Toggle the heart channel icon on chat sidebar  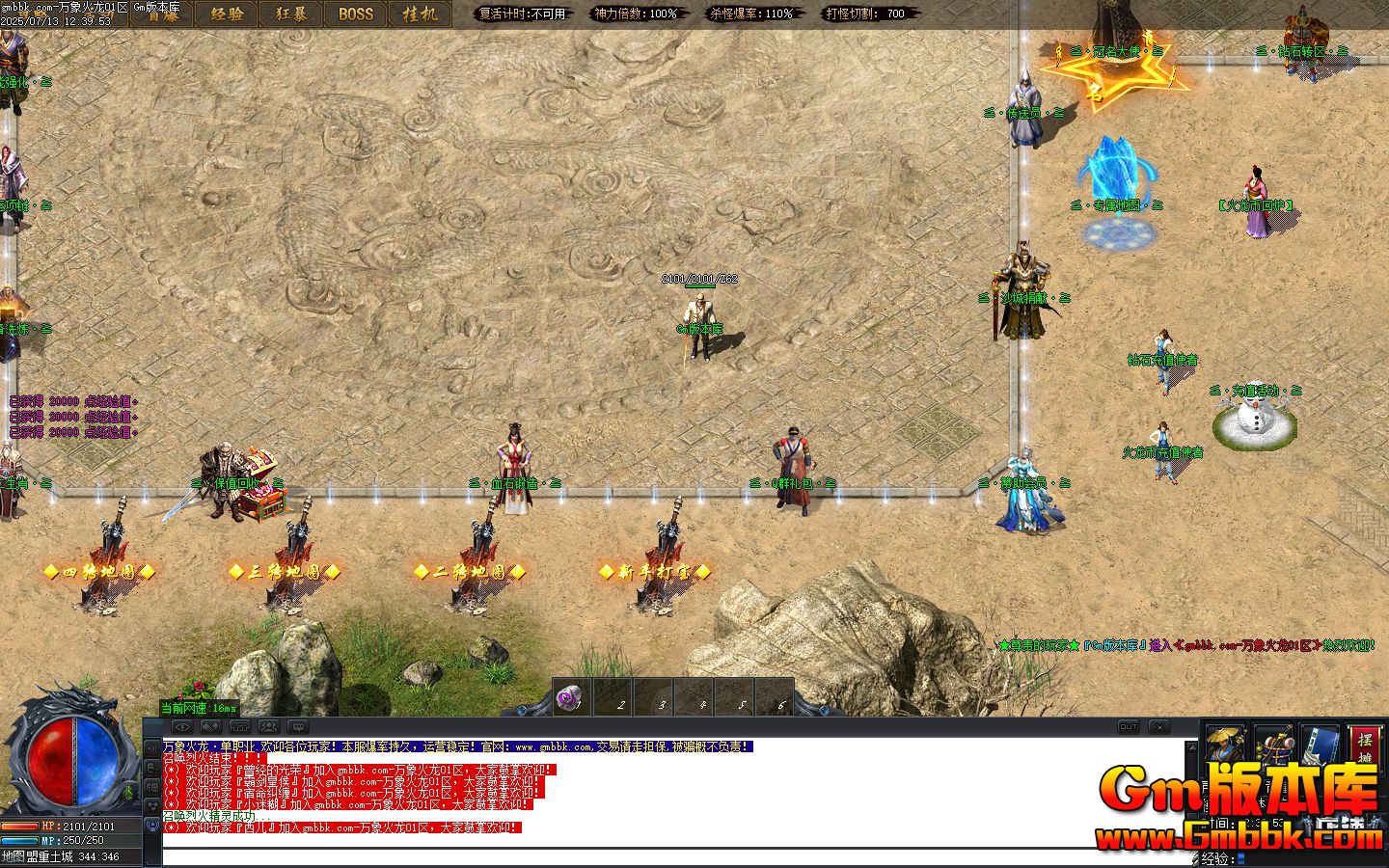coord(152,805)
